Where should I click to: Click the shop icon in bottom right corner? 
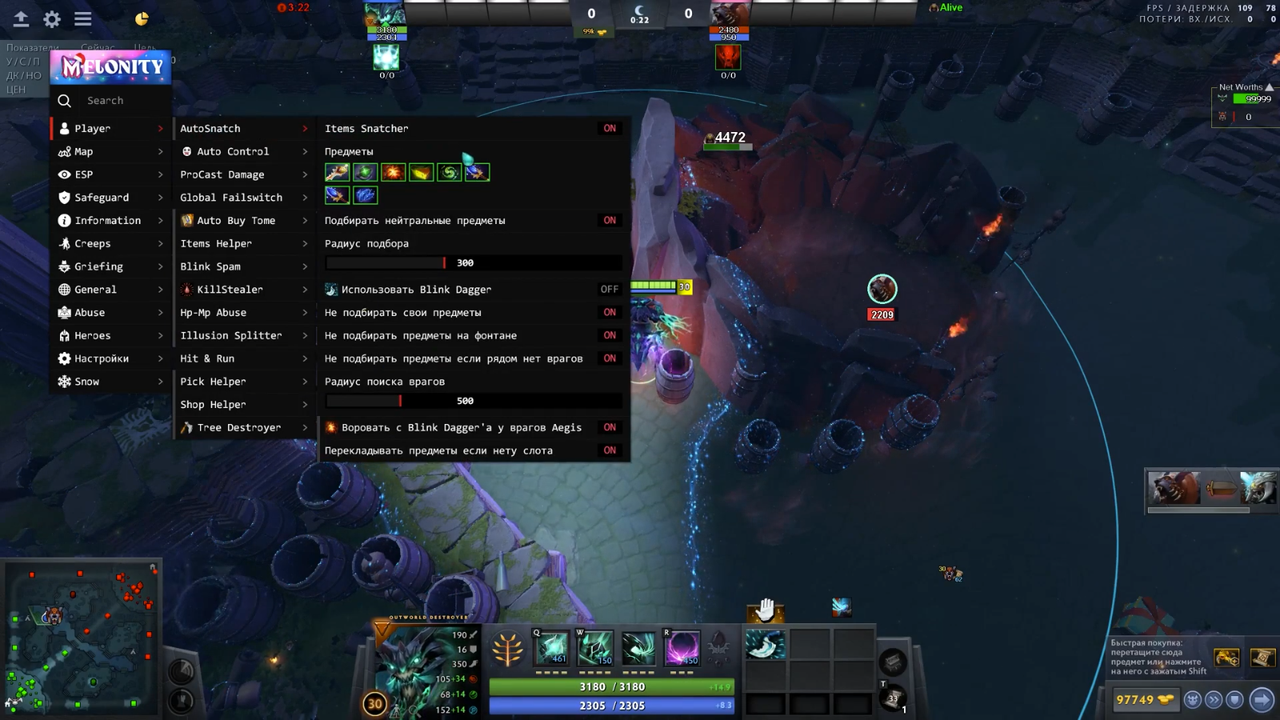pos(1261,699)
